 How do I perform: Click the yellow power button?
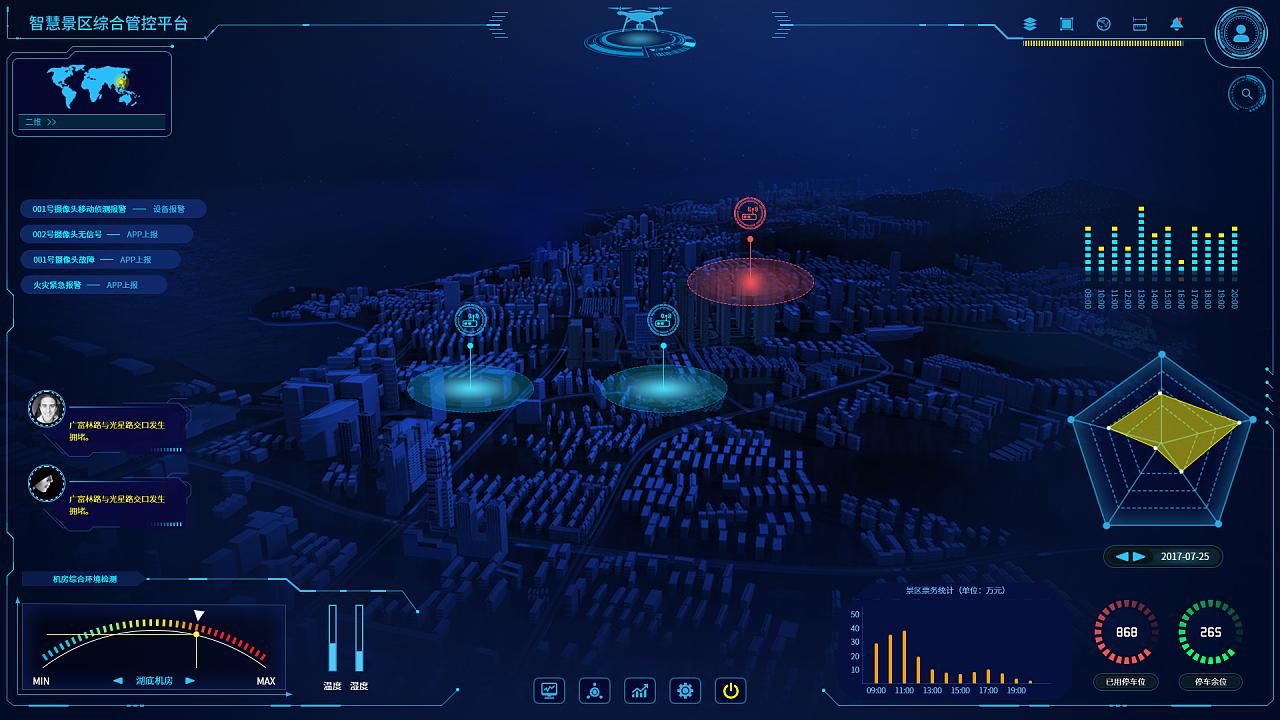click(x=731, y=690)
